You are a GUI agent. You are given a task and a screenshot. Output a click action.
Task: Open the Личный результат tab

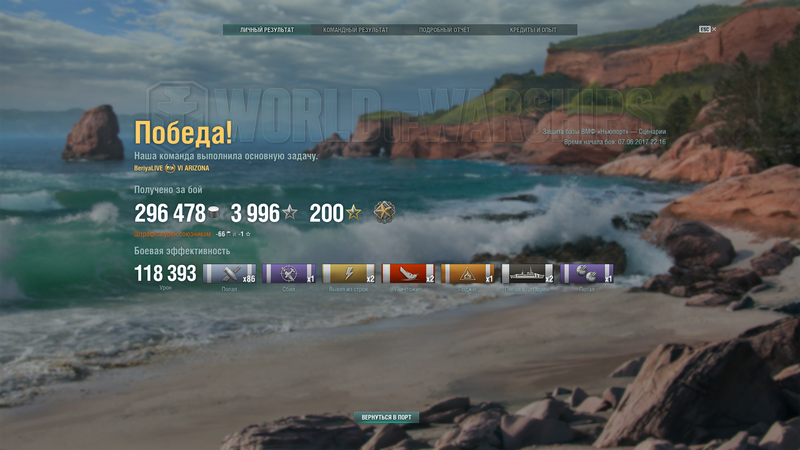[267, 30]
